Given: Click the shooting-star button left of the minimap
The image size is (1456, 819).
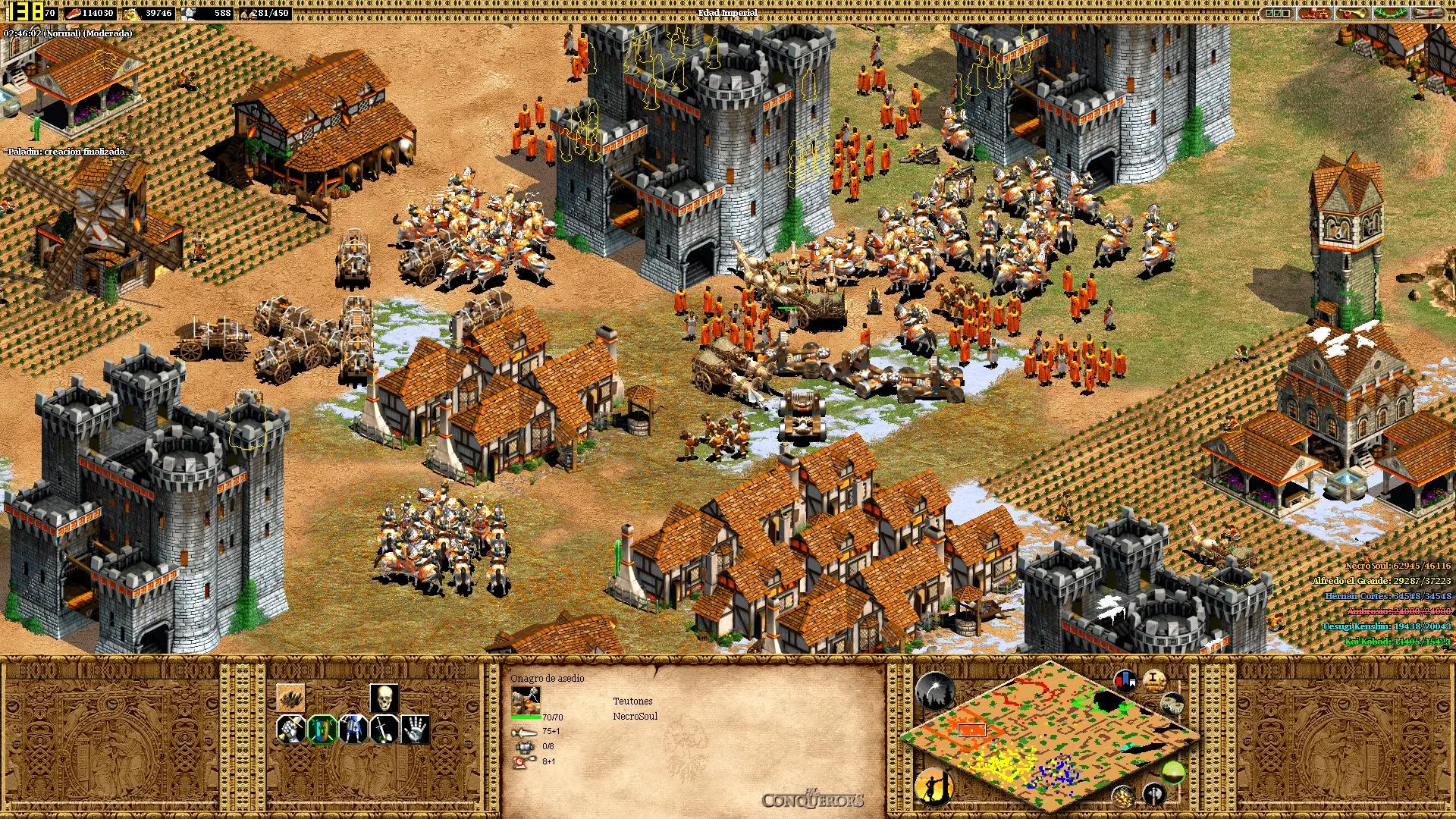Looking at the screenshot, I should [x=936, y=690].
